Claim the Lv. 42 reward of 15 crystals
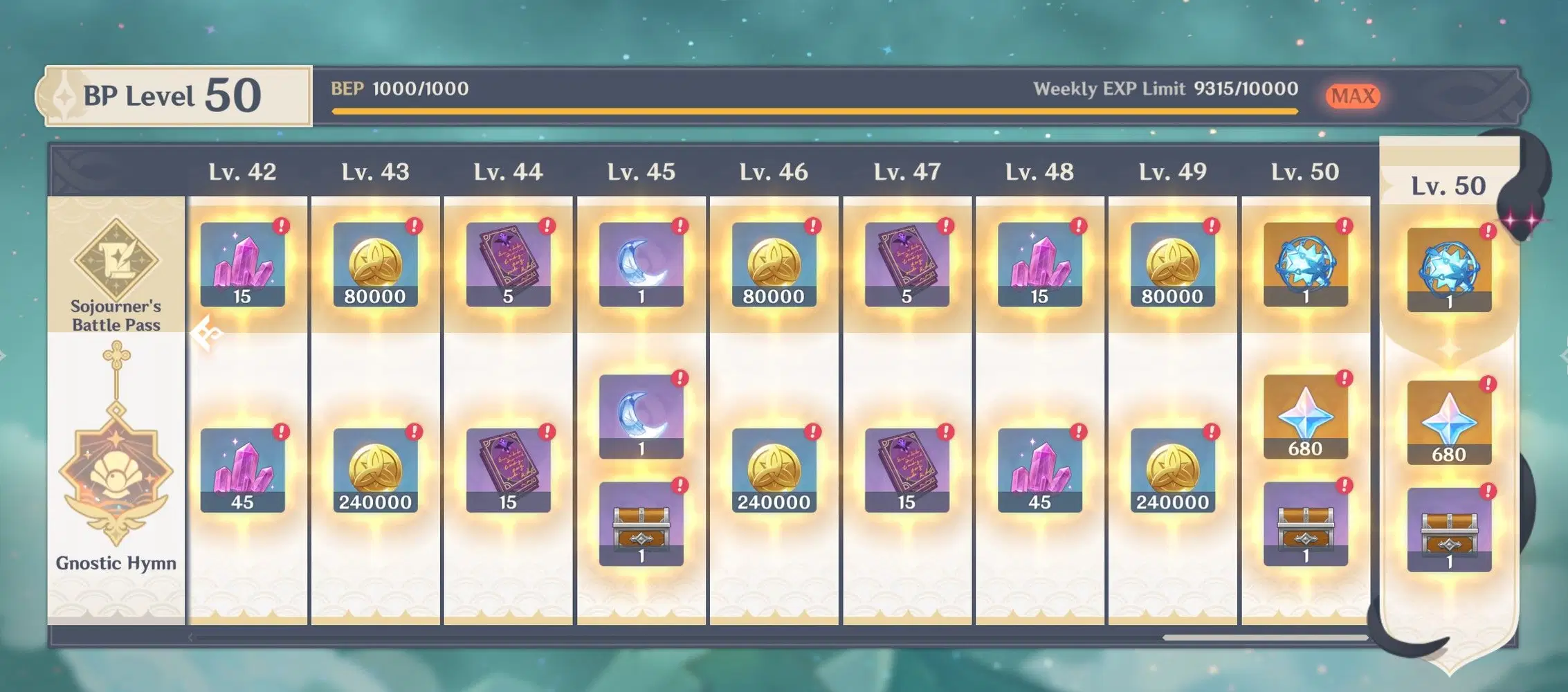The width and height of the screenshot is (1568, 692). [242, 264]
